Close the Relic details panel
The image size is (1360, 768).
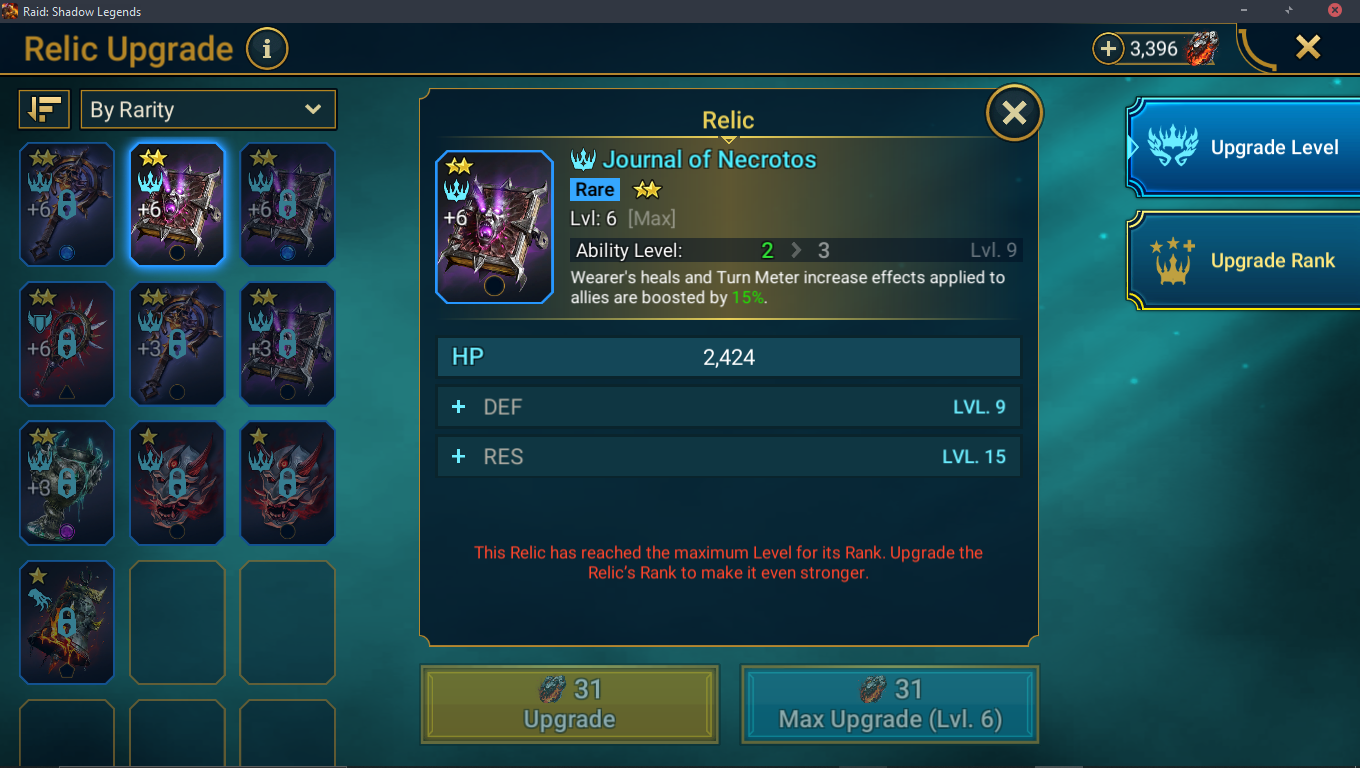click(1014, 113)
